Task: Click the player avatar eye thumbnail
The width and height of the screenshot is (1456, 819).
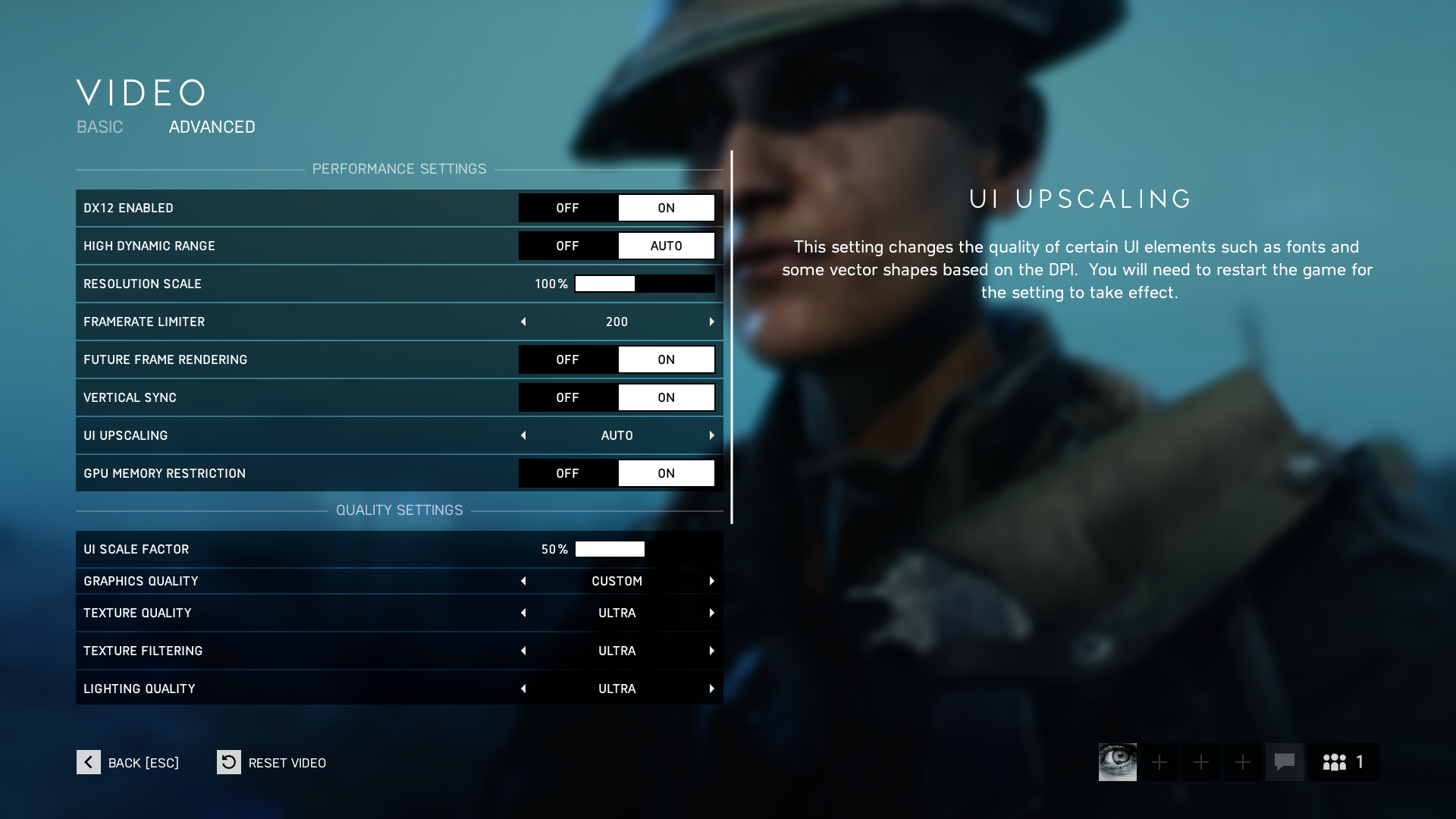Action: pyautogui.click(x=1117, y=762)
